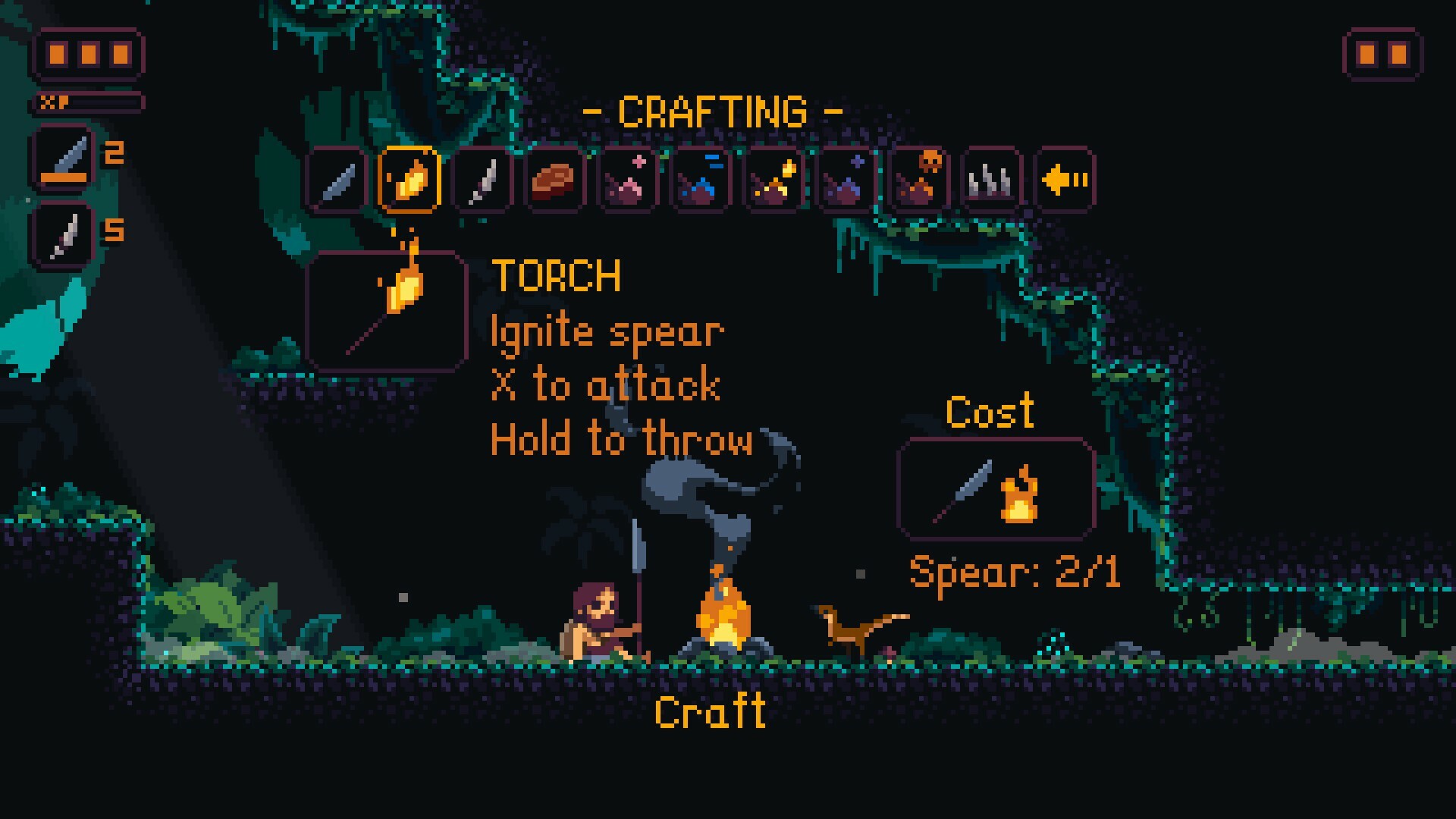The height and width of the screenshot is (819, 1456).
Task: Select the cooked meat recipe
Action: [x=556, y=179]
